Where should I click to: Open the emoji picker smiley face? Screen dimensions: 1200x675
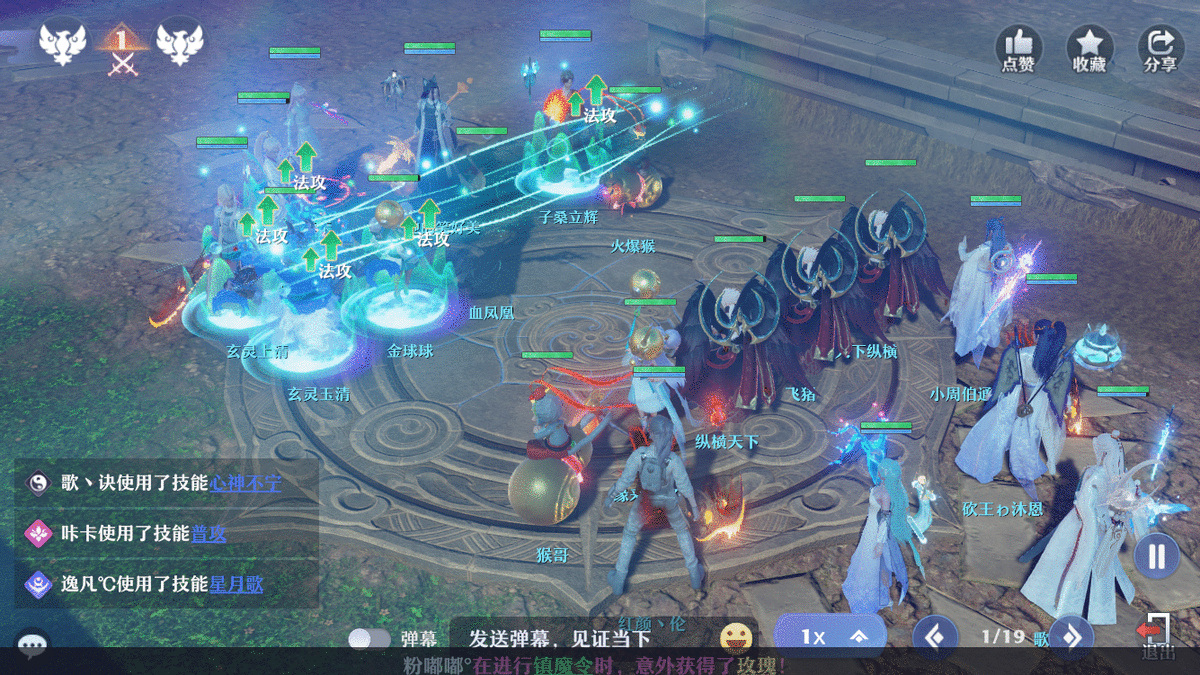736,637
